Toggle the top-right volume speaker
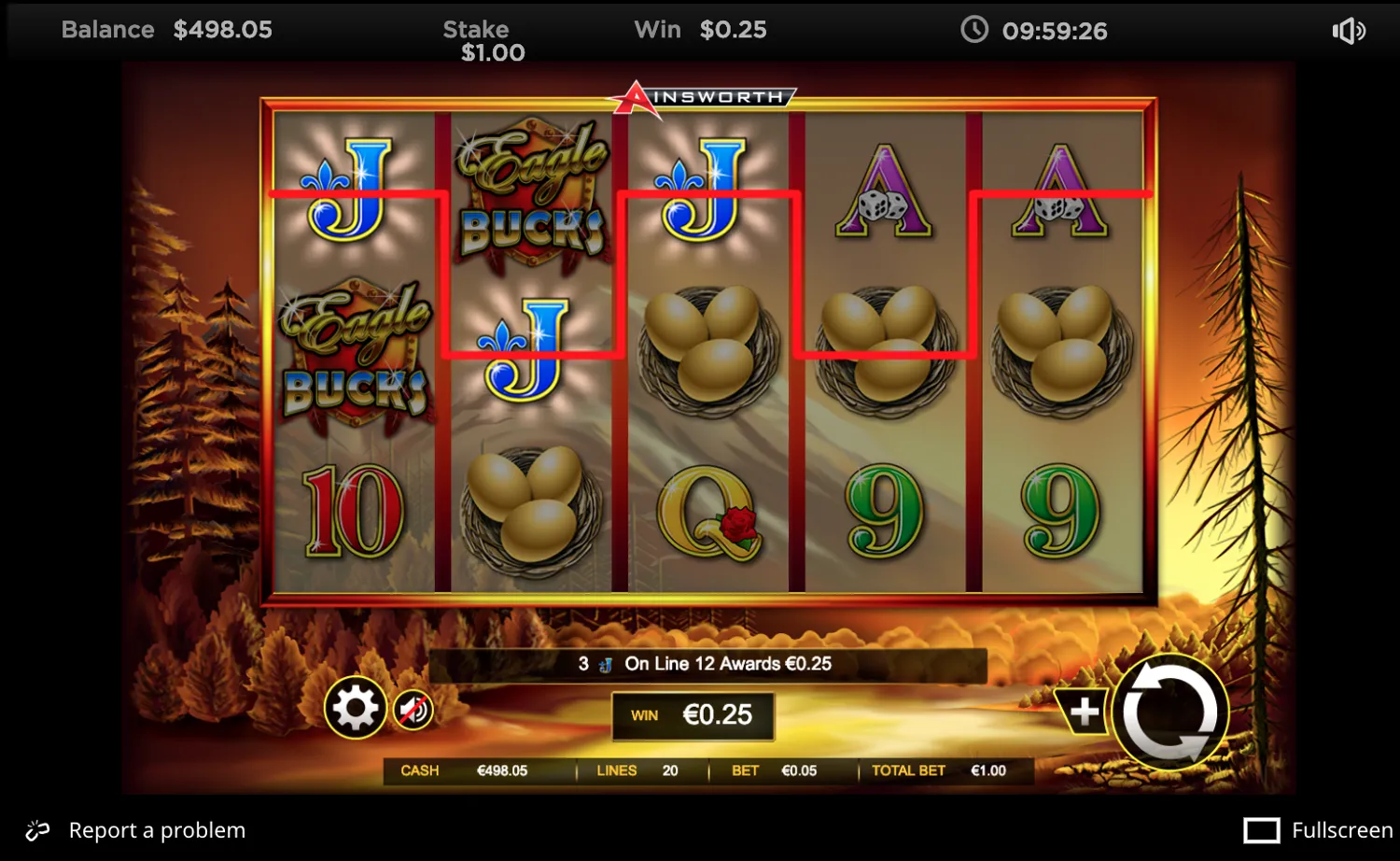1400x861 pixels. [1348, 31]
